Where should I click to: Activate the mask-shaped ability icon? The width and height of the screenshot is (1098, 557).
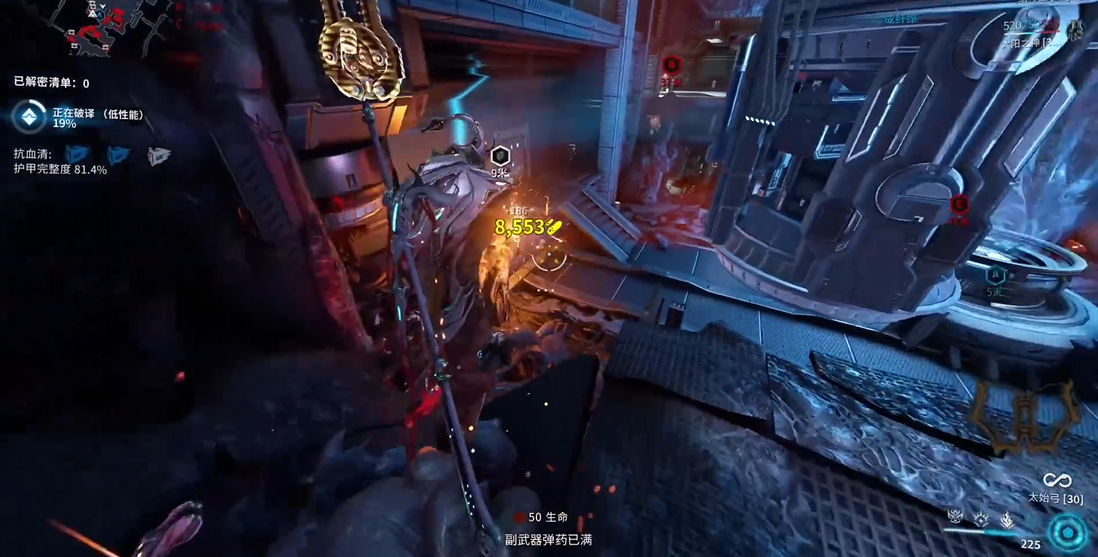955,518
